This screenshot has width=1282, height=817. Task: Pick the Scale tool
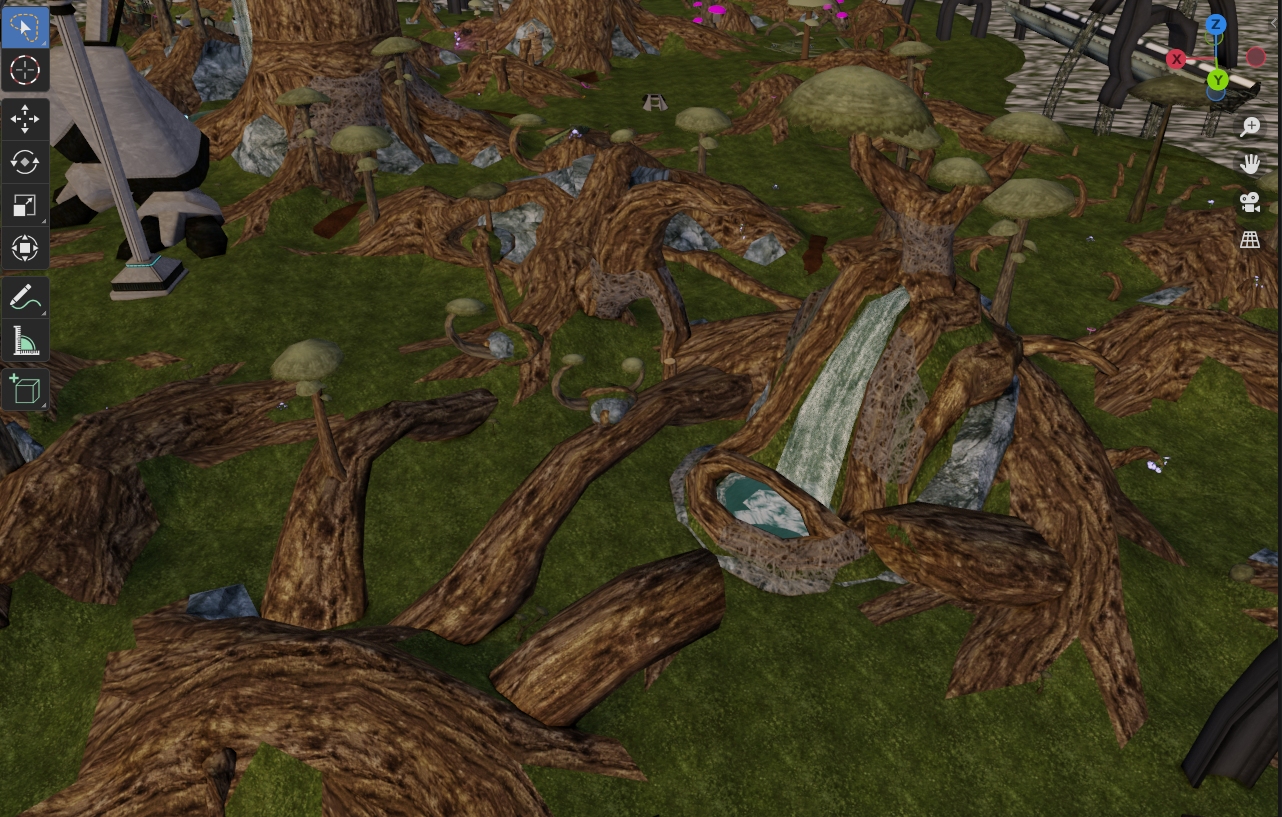pos(24,205)
